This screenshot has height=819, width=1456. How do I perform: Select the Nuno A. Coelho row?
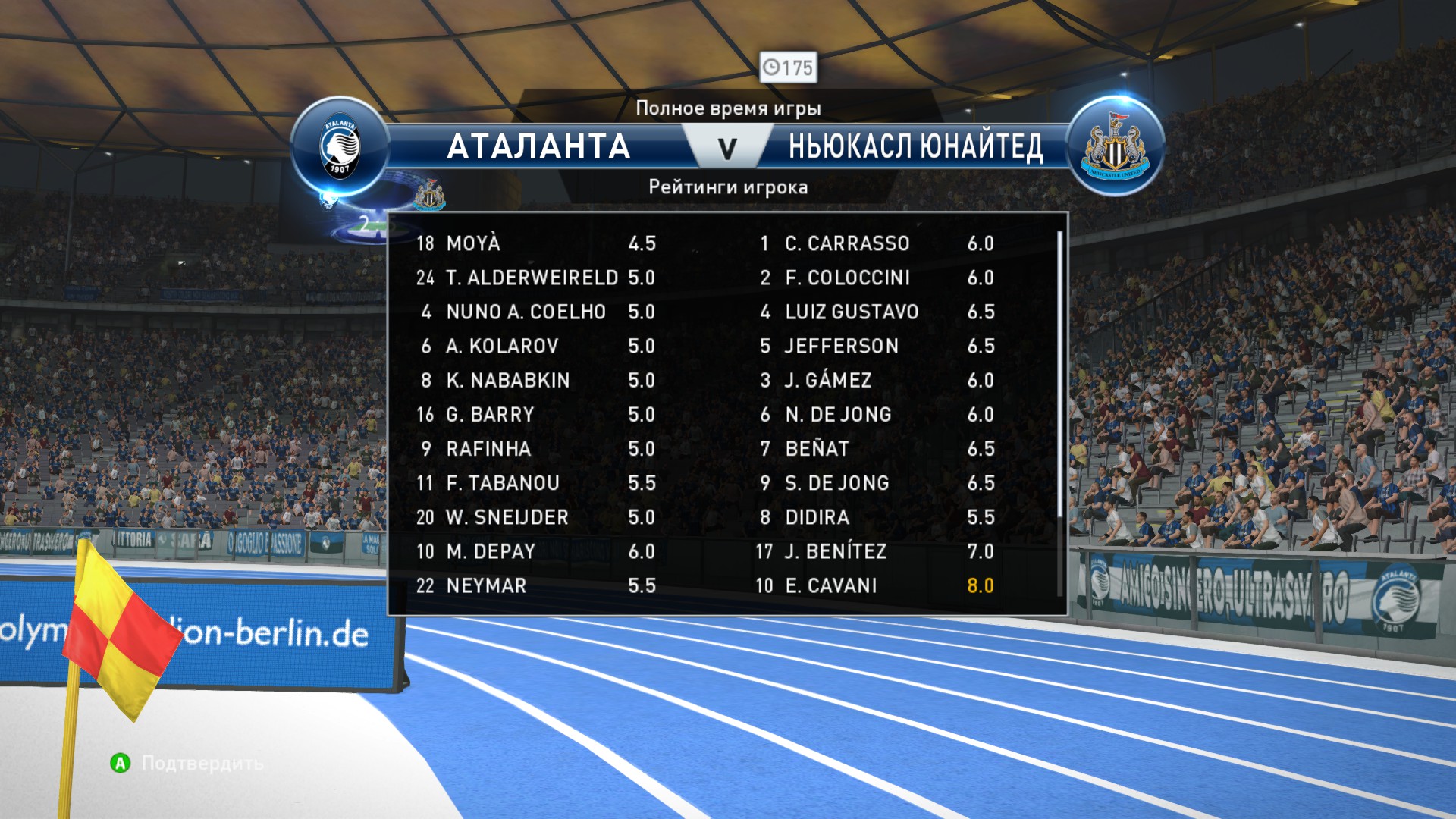point(535,312)
